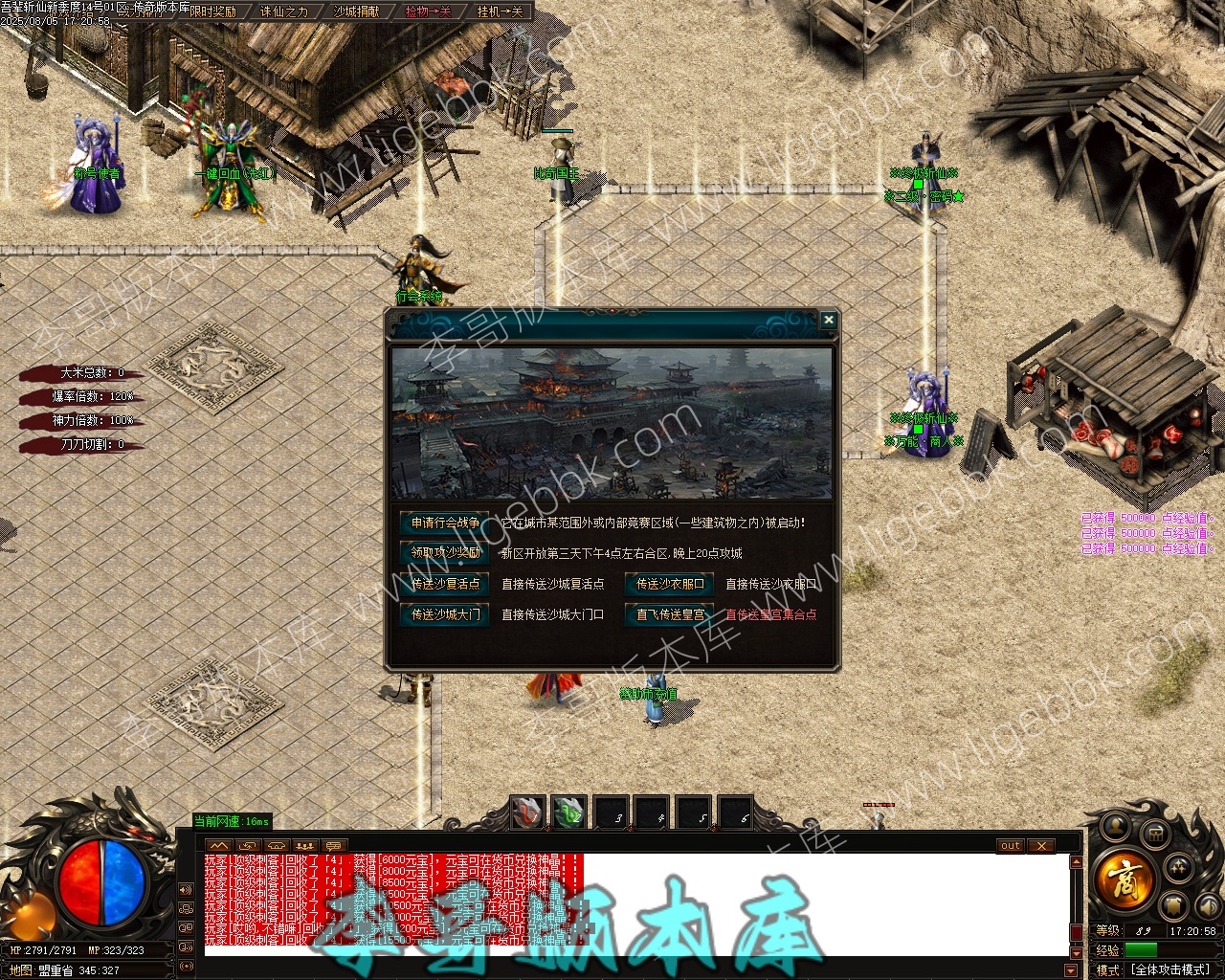The height and width of the screenshot is (980, 1225).
Task: Choose 传送沙复活点 teleport button
Action: pos(445,584)
